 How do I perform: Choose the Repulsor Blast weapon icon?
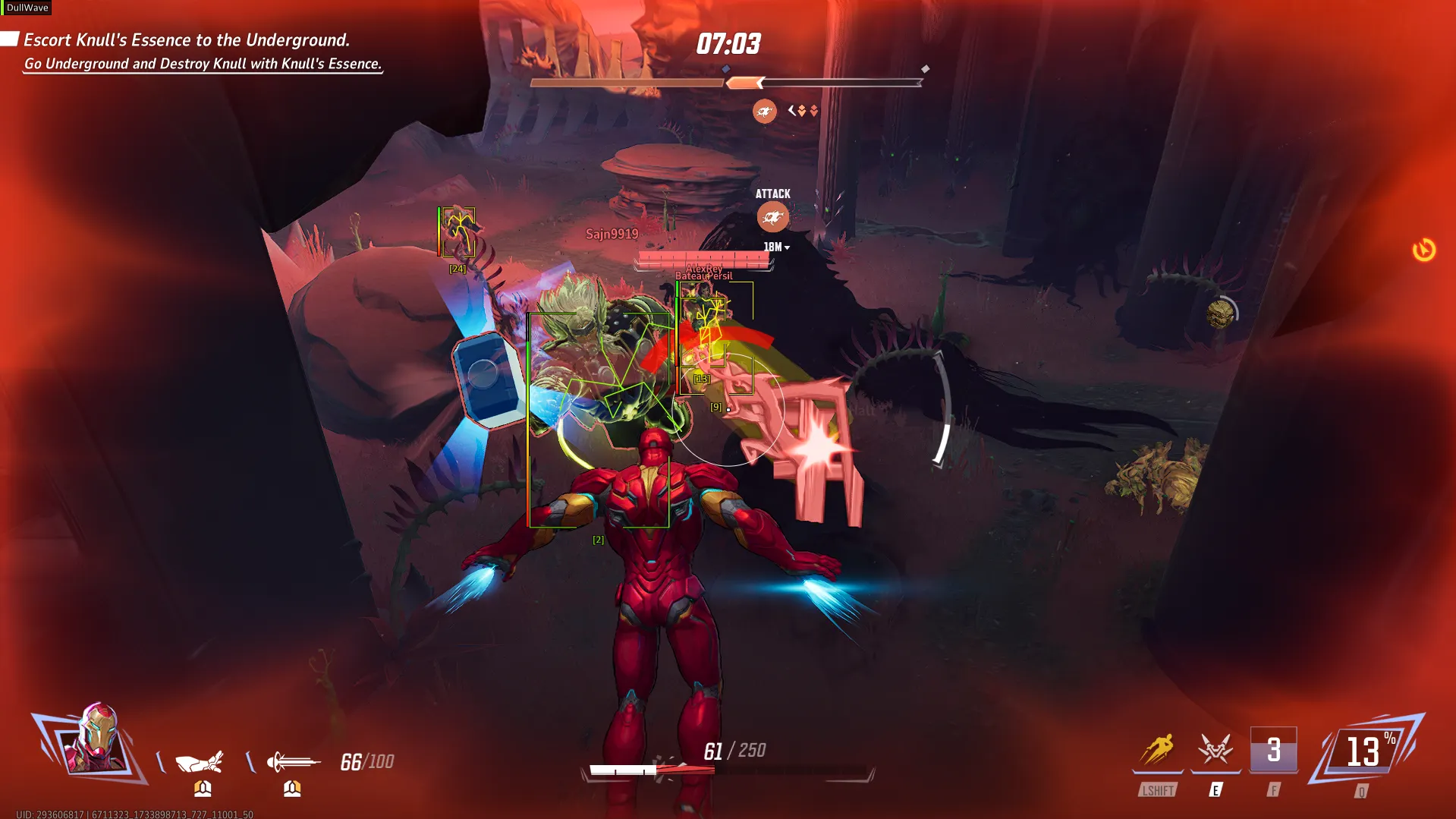pyautogui.click(x=200, y=761)
